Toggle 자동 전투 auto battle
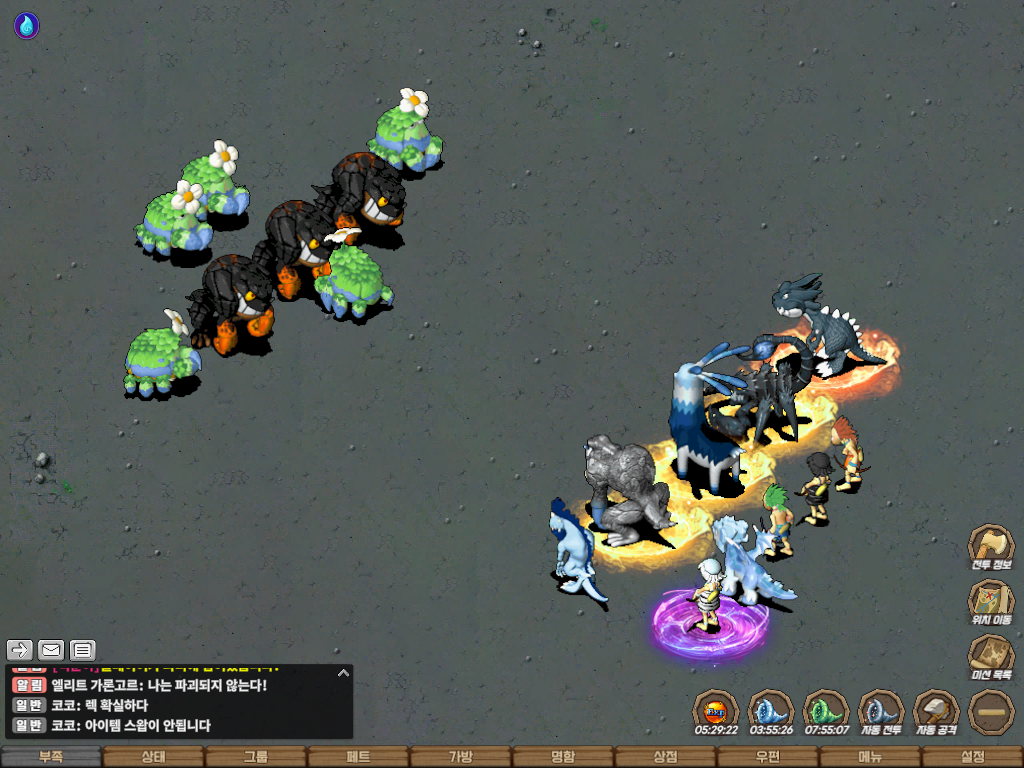Viewport: 1024px width, 768px height. [881, 710]
